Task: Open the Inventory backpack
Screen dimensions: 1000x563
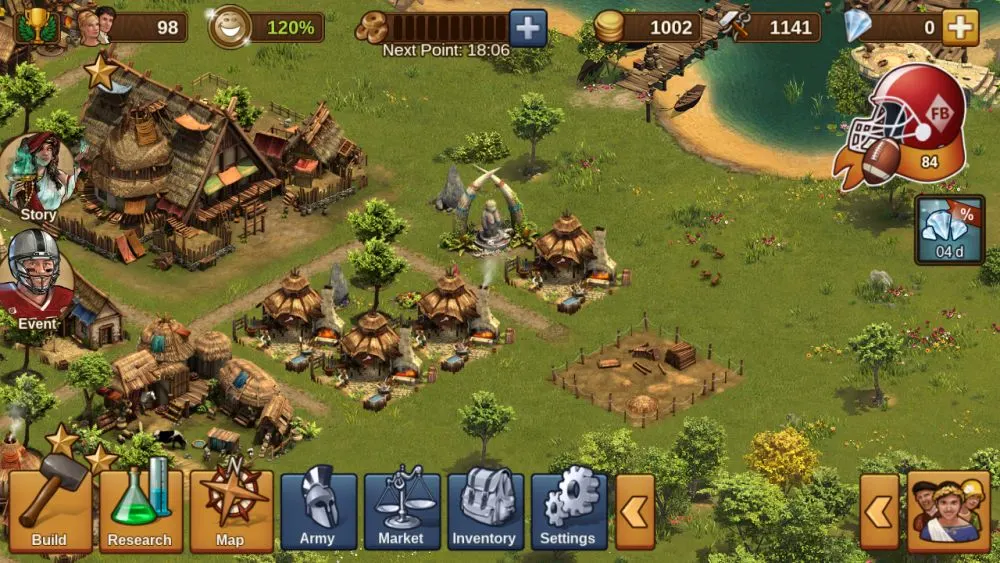Action: (x=484, y=511)
